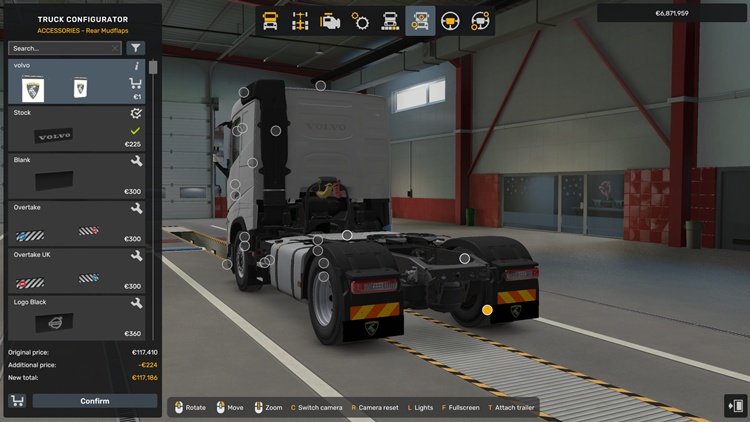This screenshot has height=422, width=750.
Task: Select the orange highlighted accessory node
Action: tap(487, 310)
